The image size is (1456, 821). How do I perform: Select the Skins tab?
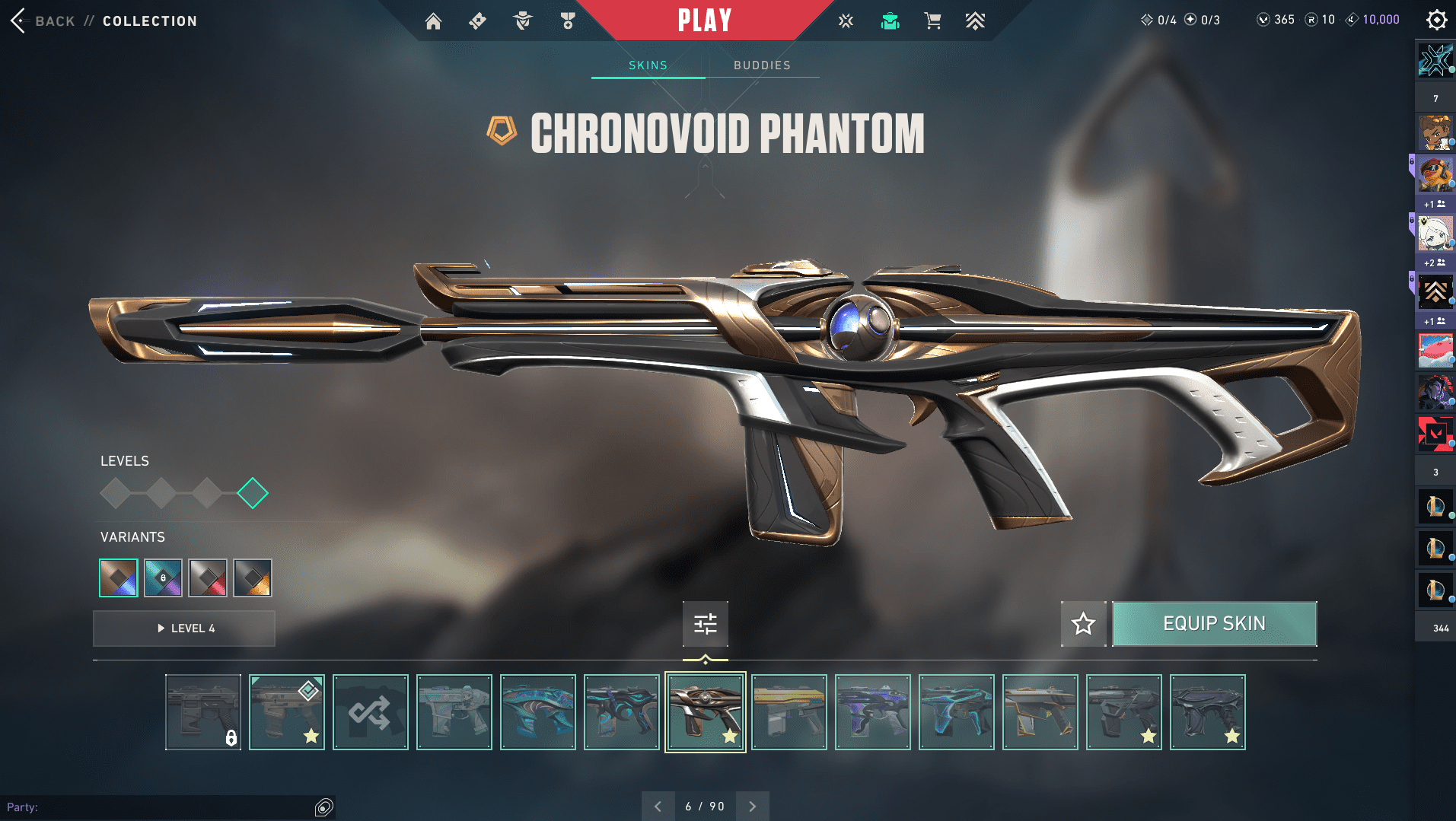pos(648,65)
